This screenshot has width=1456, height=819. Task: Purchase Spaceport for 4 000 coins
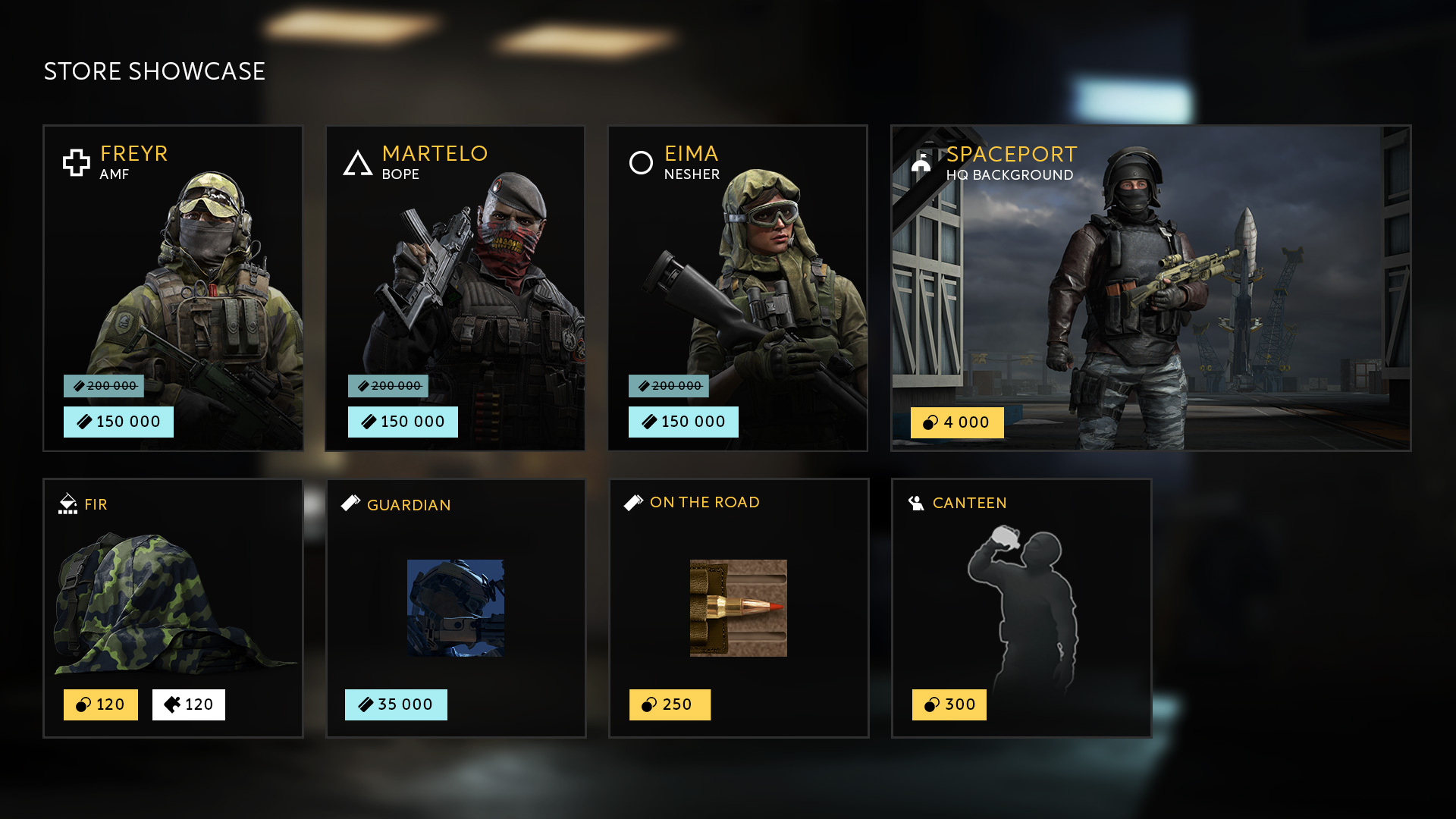click(957, 422)
